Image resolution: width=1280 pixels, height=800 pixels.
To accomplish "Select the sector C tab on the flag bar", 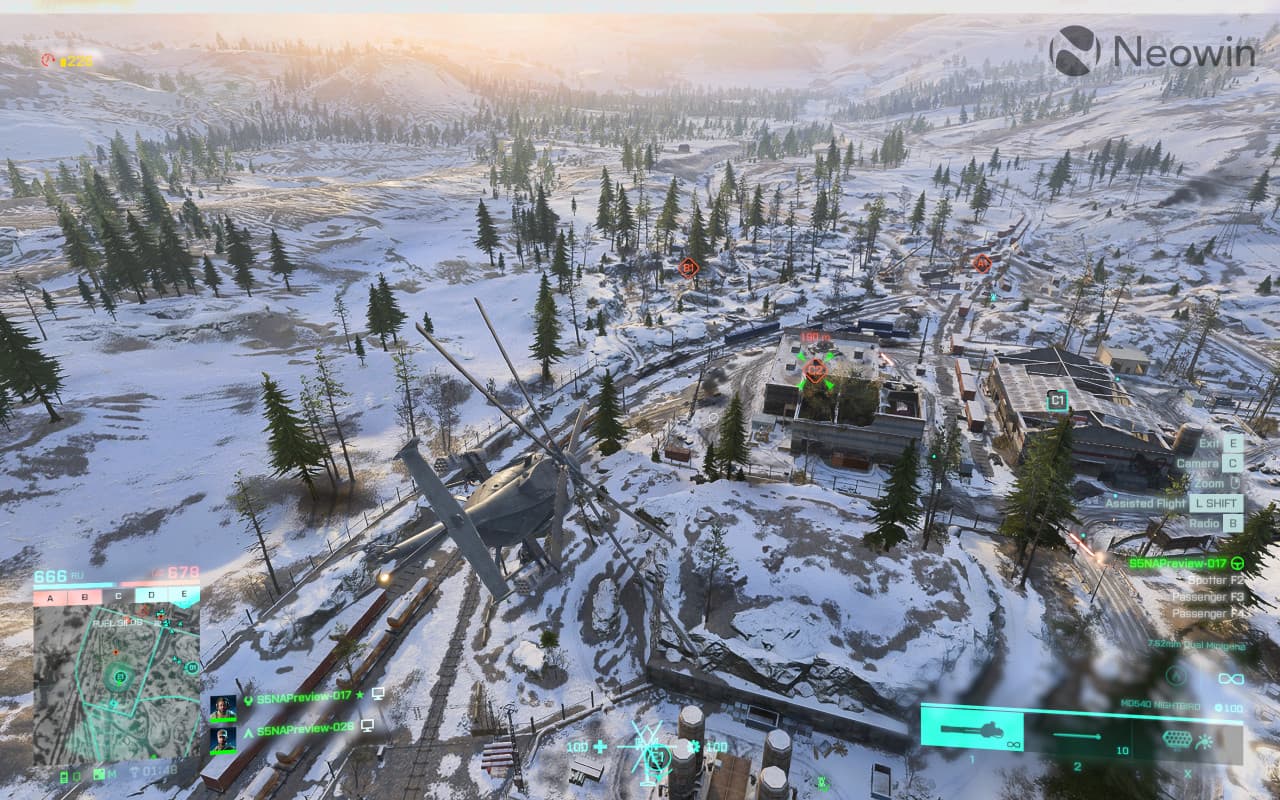I will [x=118, y=596].
